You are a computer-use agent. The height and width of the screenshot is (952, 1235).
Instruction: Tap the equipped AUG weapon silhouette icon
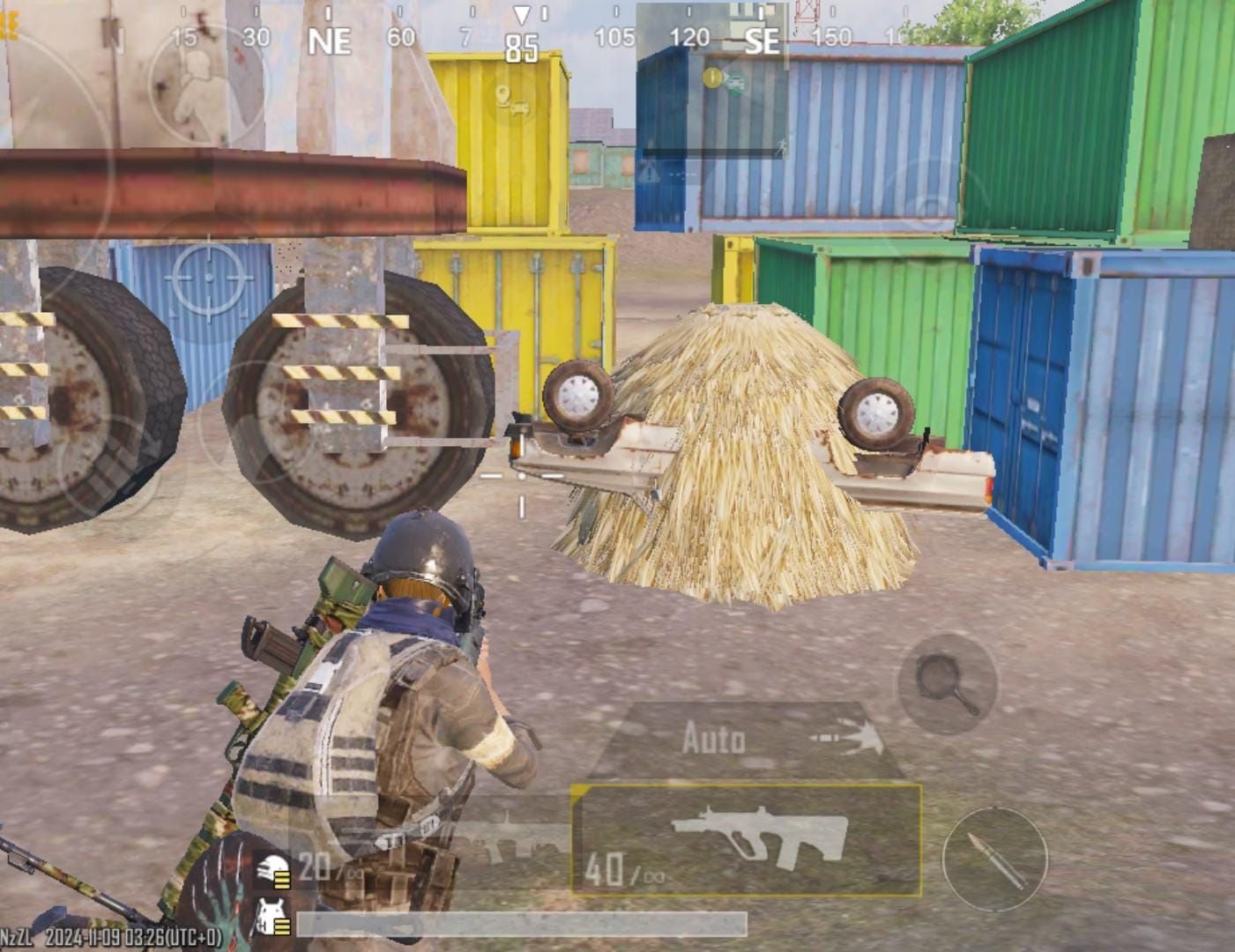coord(761,833)
